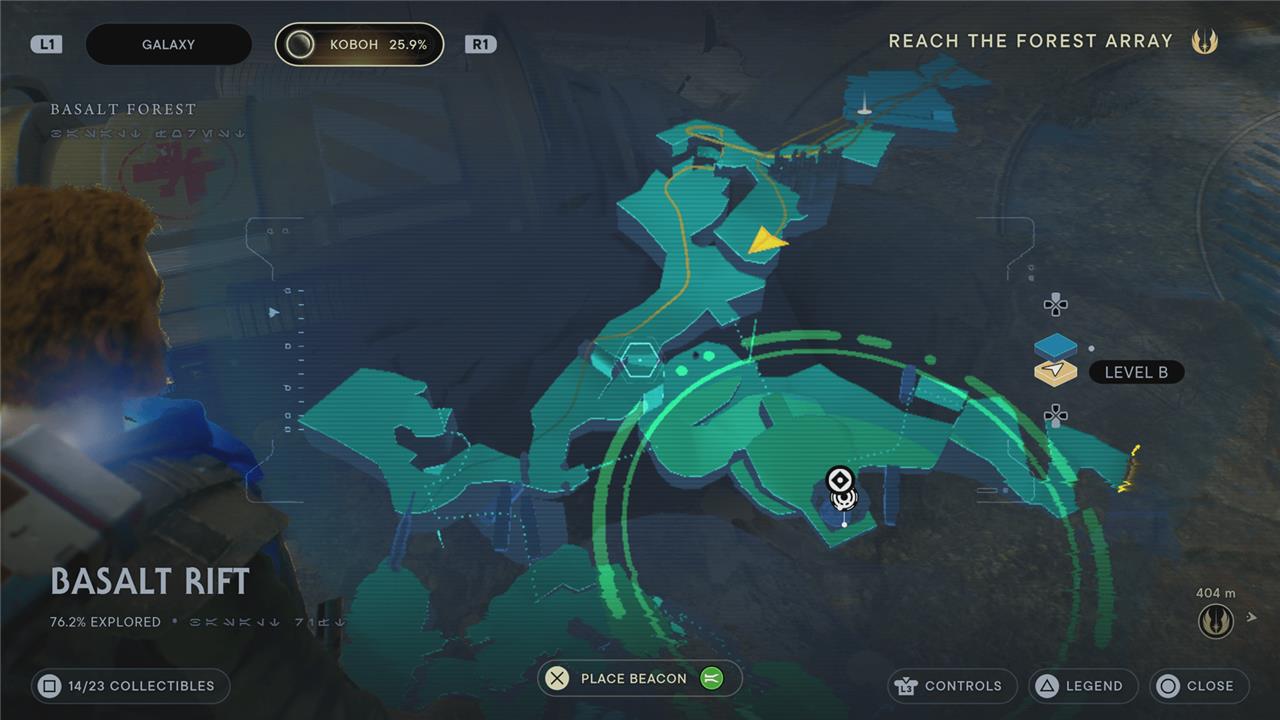Viewport: 1280px width, 720px height.
Task: Select the hexagon marker on the map
Action: click(x=637, y=358)
